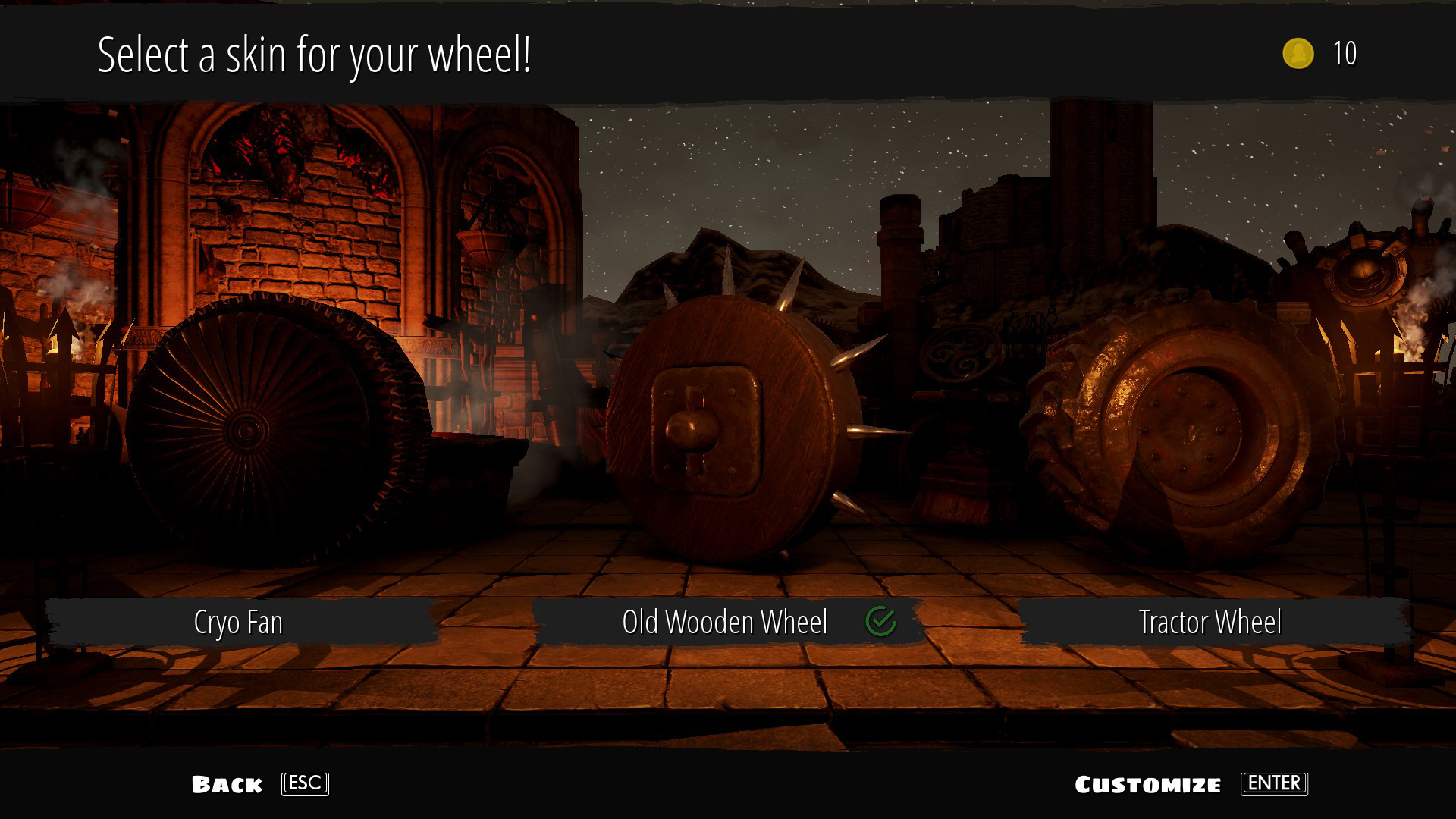Click the ESC key icon beside Back
This screenshot has height=819, width=1456.
pos(303,784)
